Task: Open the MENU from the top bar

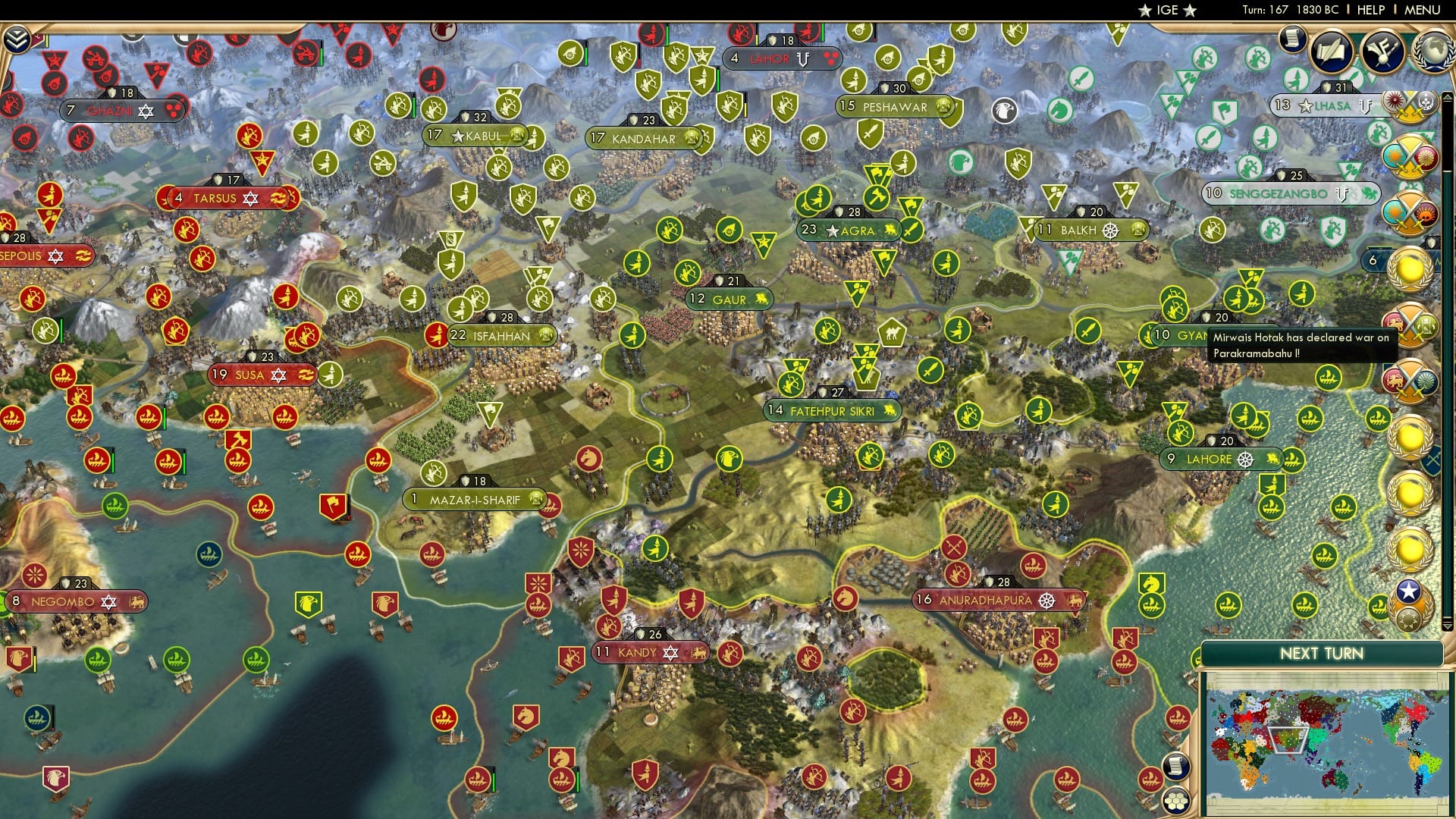Action: pyautogui.click(x=1423, y=10)
